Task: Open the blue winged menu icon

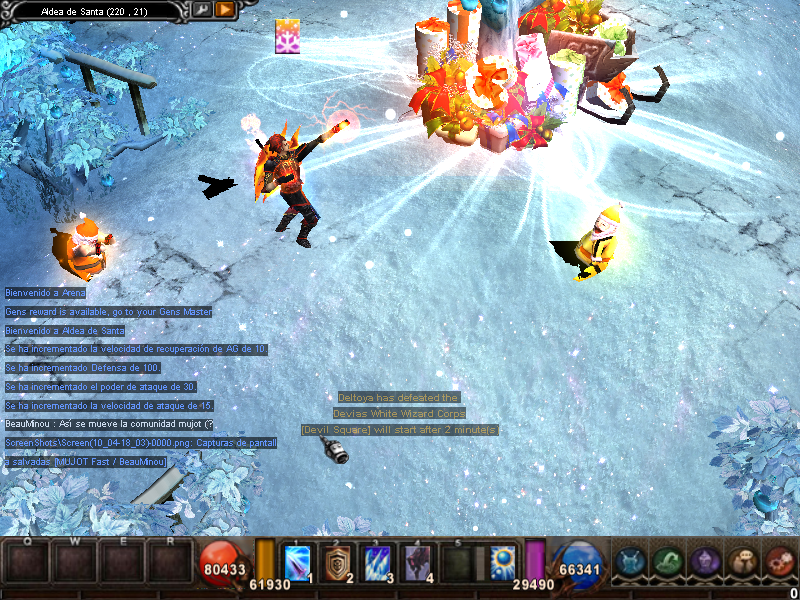Action: coord(629,562)
